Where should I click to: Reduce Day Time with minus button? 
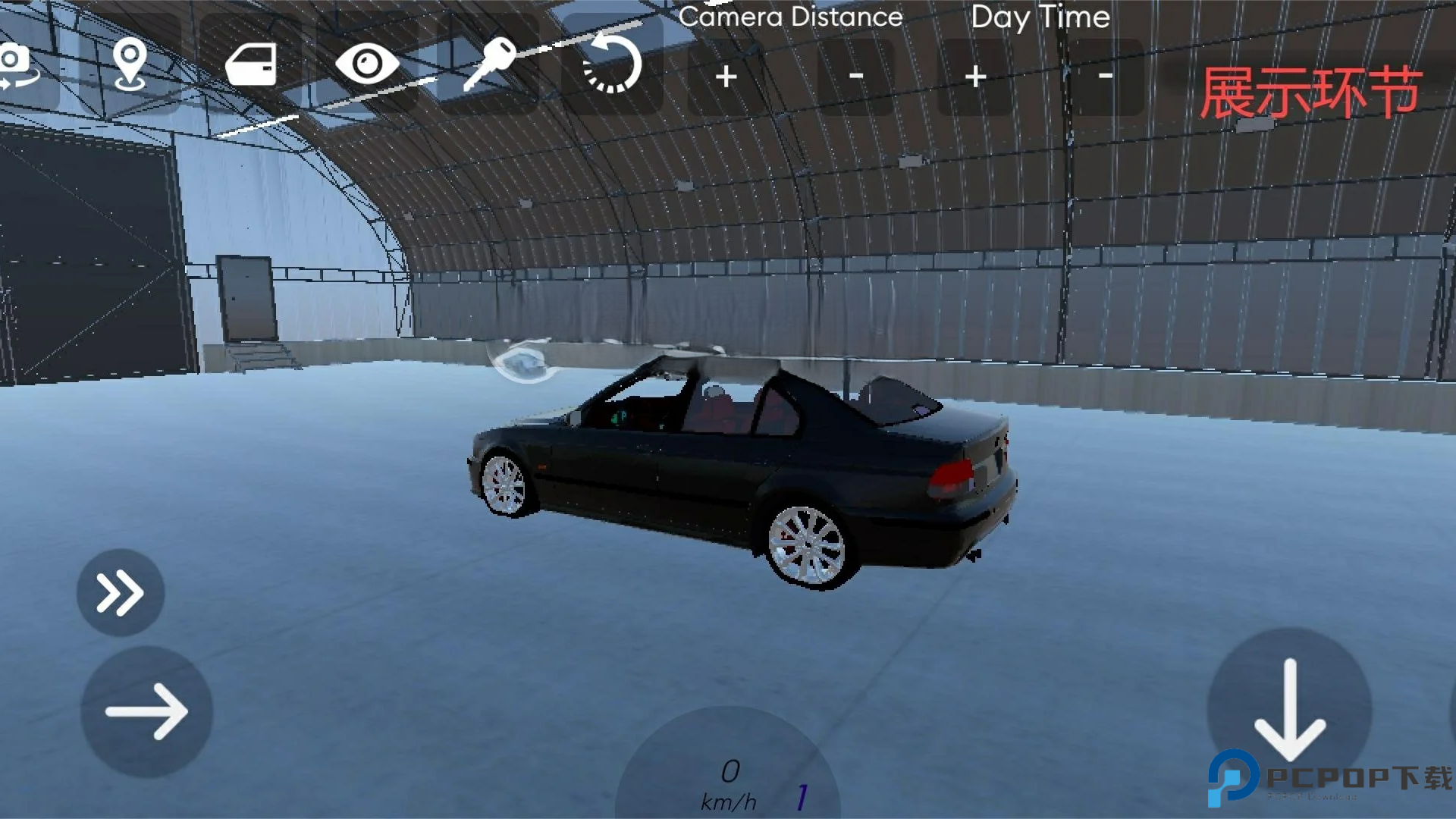pyautogui.click(x=1105, y=77)
